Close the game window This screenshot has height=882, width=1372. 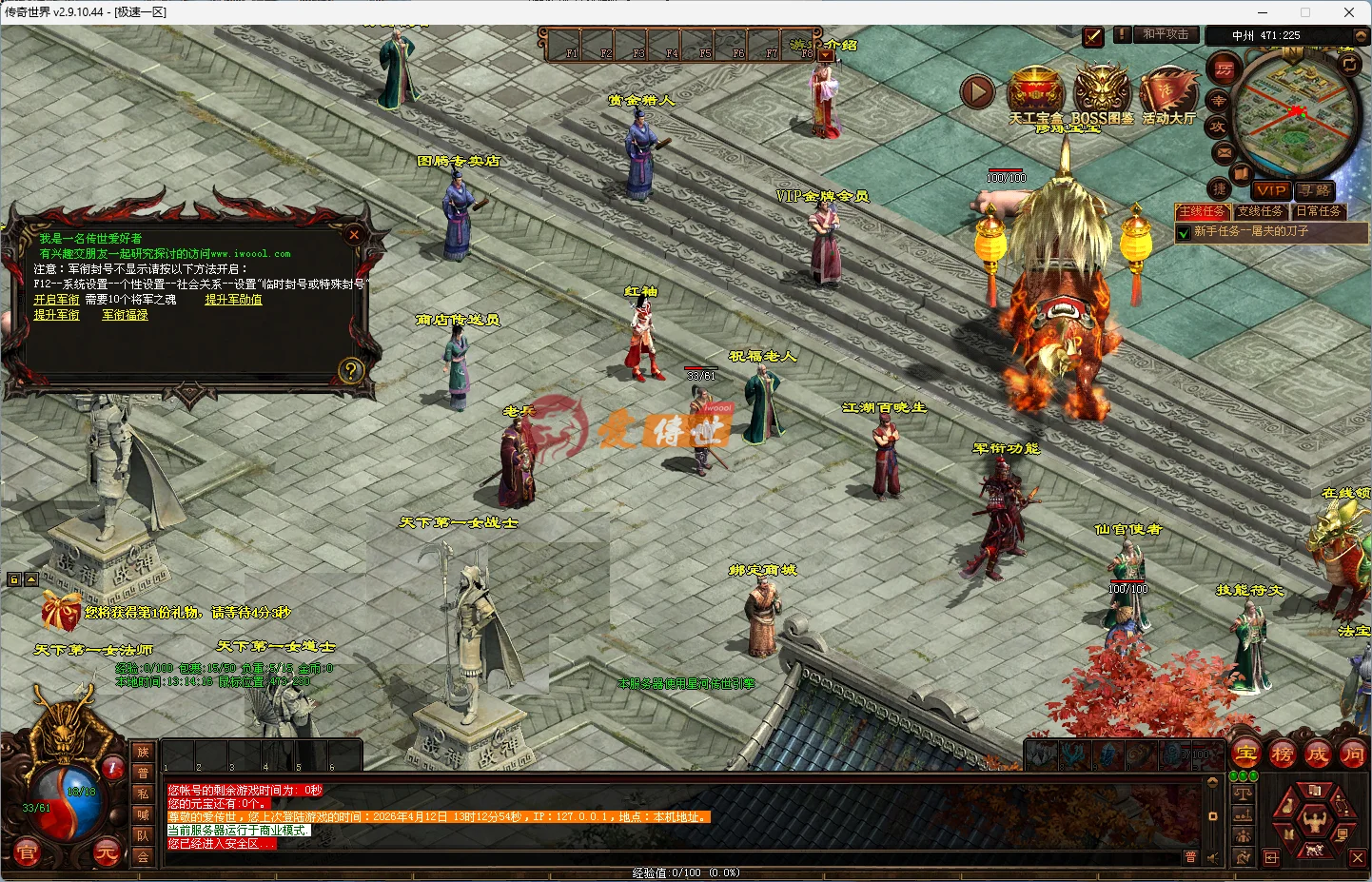tap(1348, 12)
